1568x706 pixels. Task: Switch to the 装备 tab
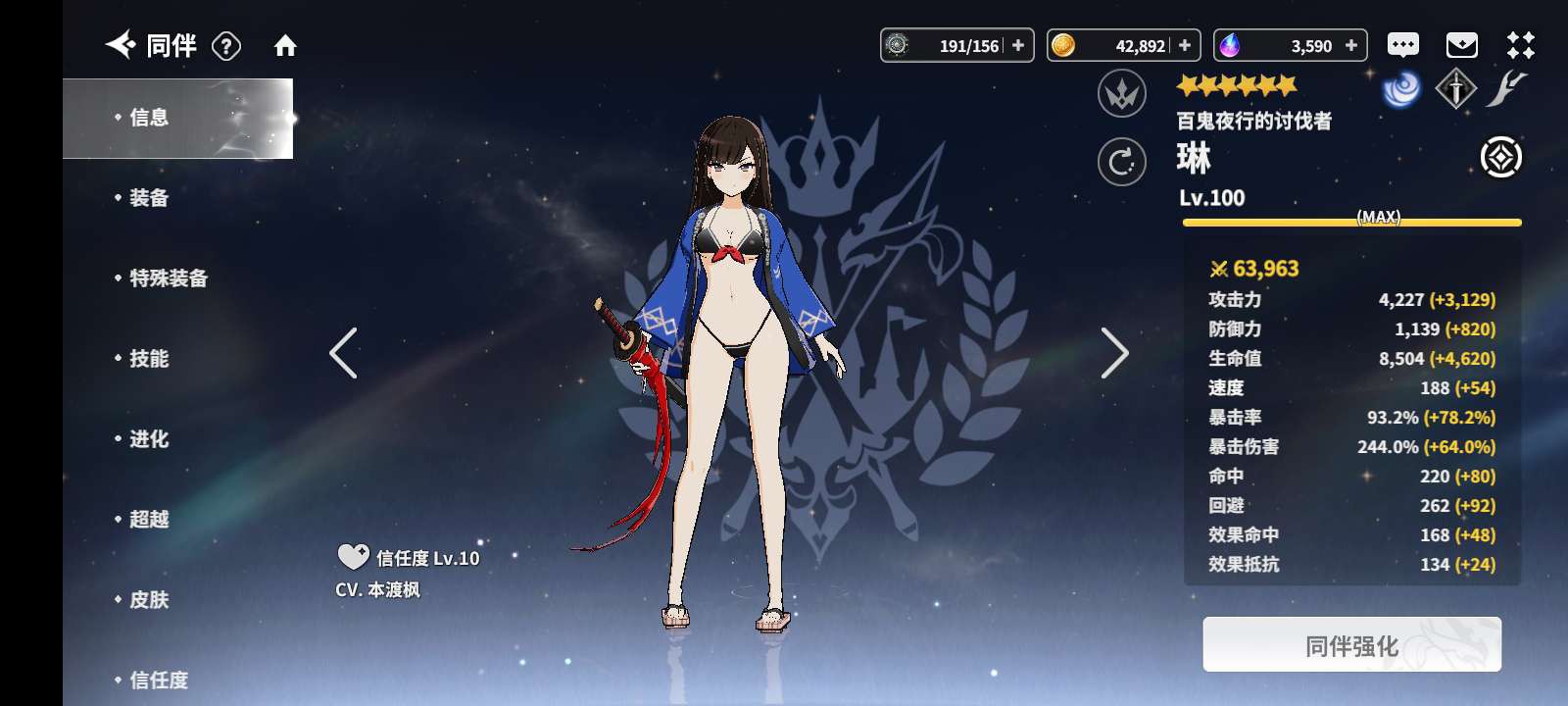click(149, 198)
